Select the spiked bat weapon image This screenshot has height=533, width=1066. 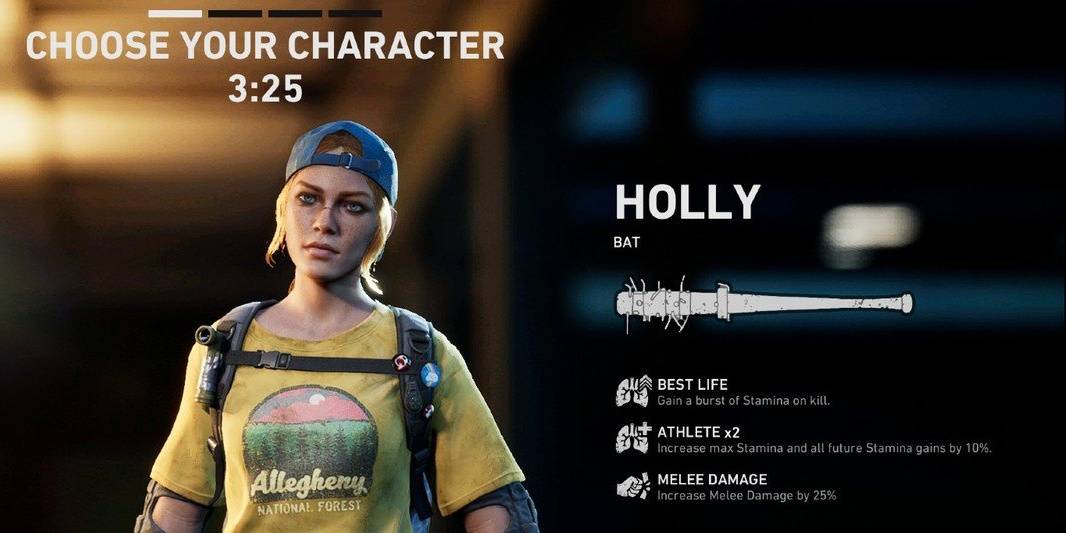tap(763, 303)
